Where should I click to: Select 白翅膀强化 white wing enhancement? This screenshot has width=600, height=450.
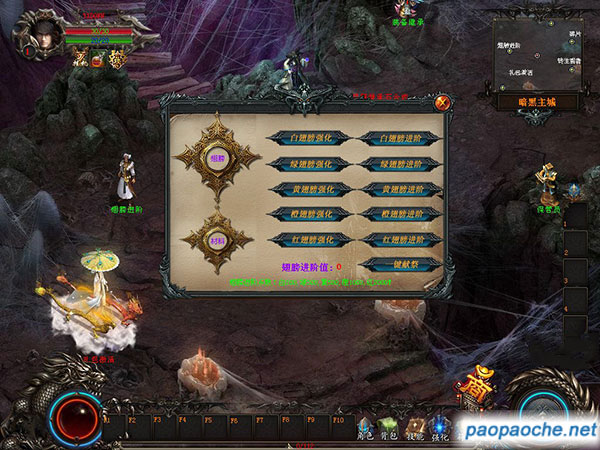click(x=310, y=138)
